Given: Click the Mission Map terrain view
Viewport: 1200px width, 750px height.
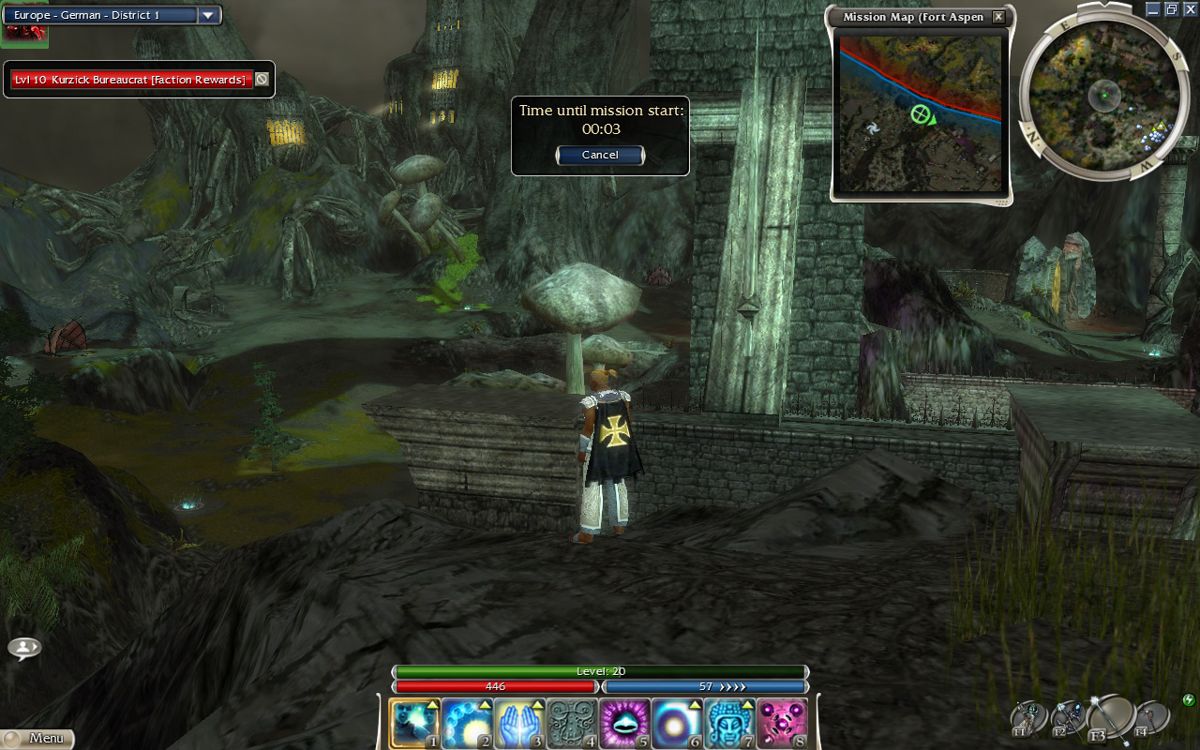Looking at the screenshot, I should pos(920,110).
